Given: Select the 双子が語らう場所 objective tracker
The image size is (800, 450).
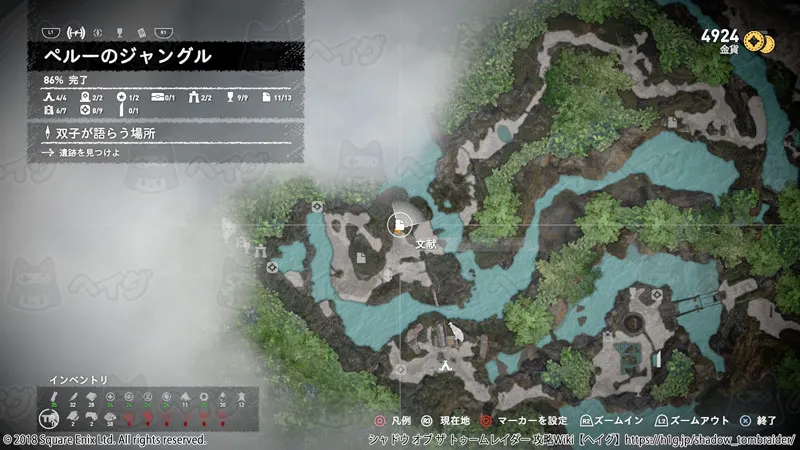Looking at the screenshot, I should click(150, 133).
